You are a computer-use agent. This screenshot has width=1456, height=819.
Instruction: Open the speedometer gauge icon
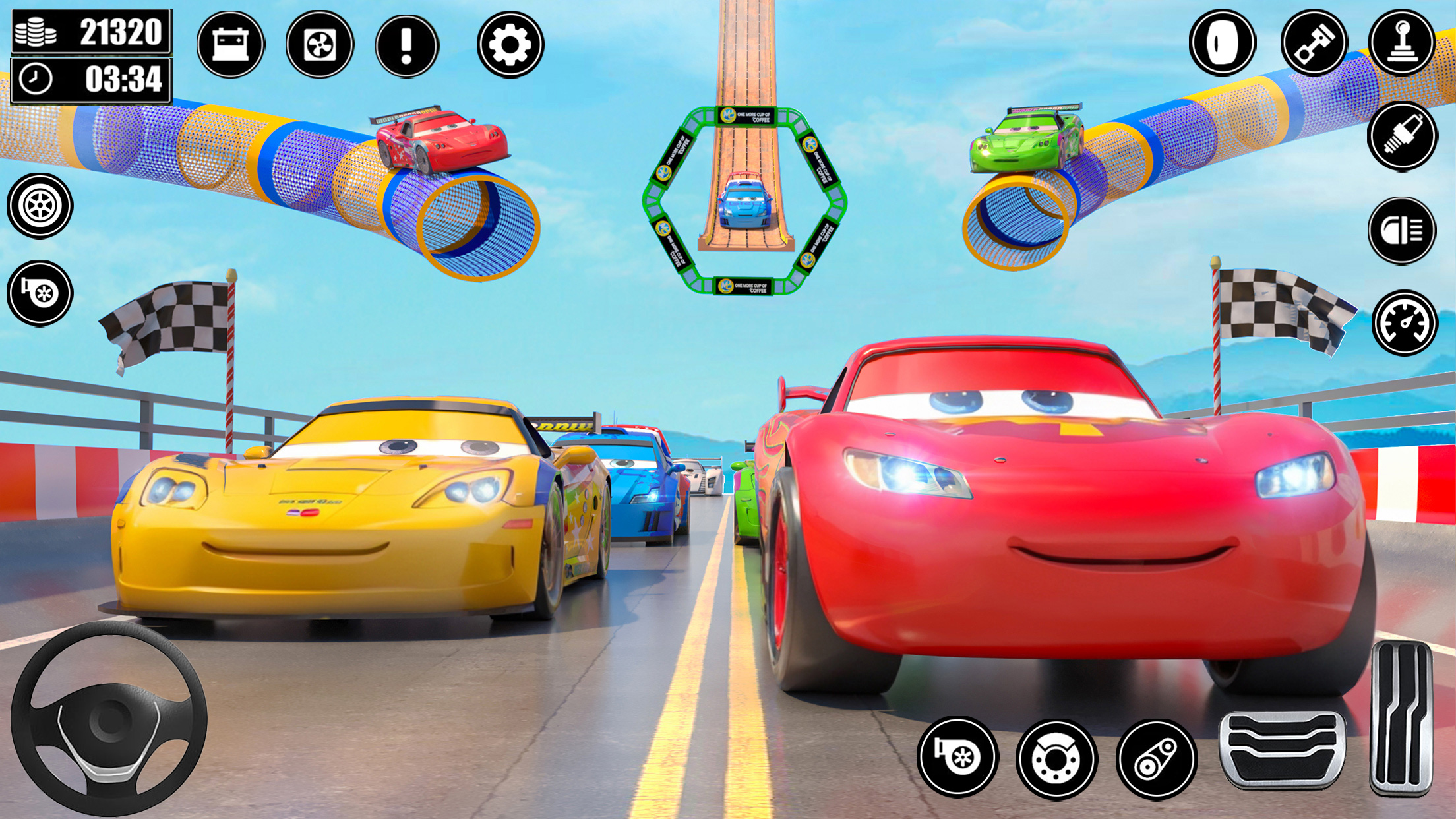pyautogui.click(x=1404, y=323)
